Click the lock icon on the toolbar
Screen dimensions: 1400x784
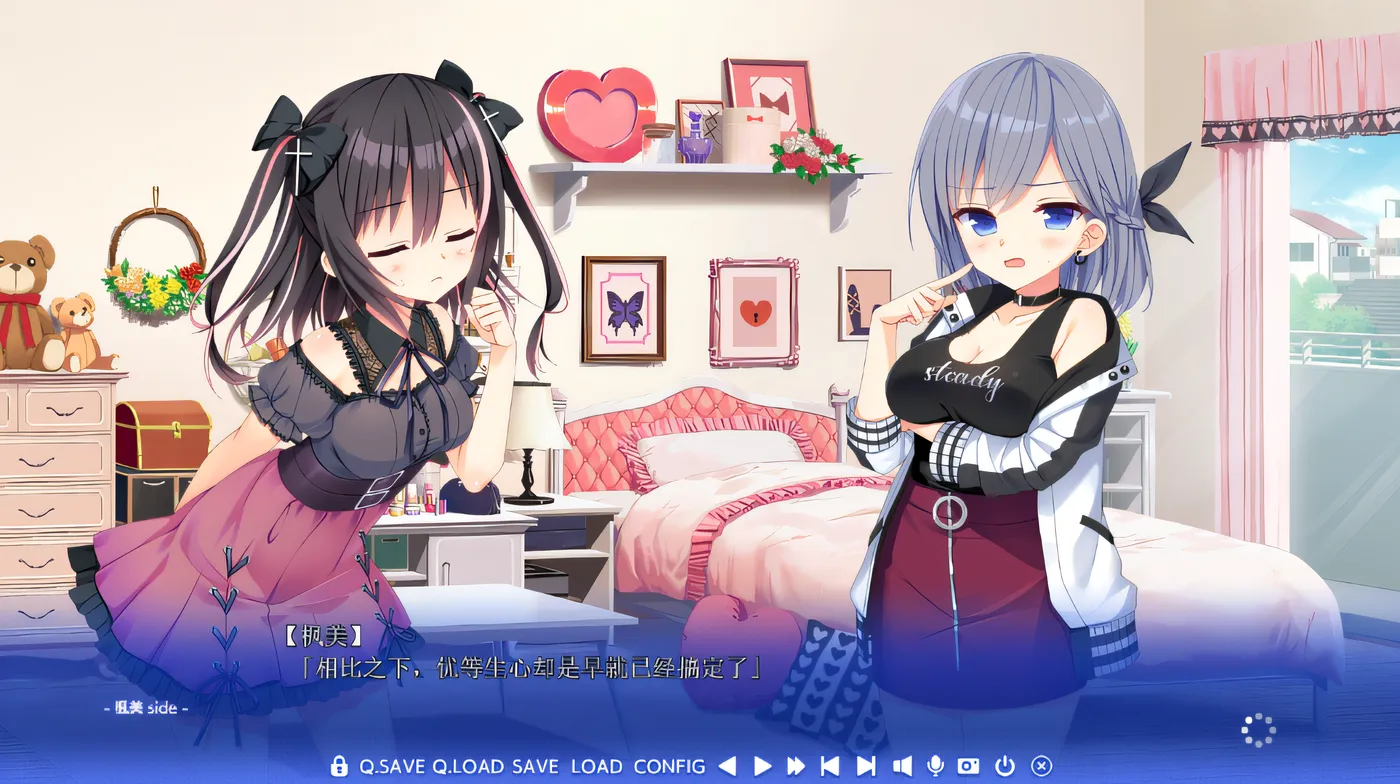pyautogui.click(x=339, y=765)
